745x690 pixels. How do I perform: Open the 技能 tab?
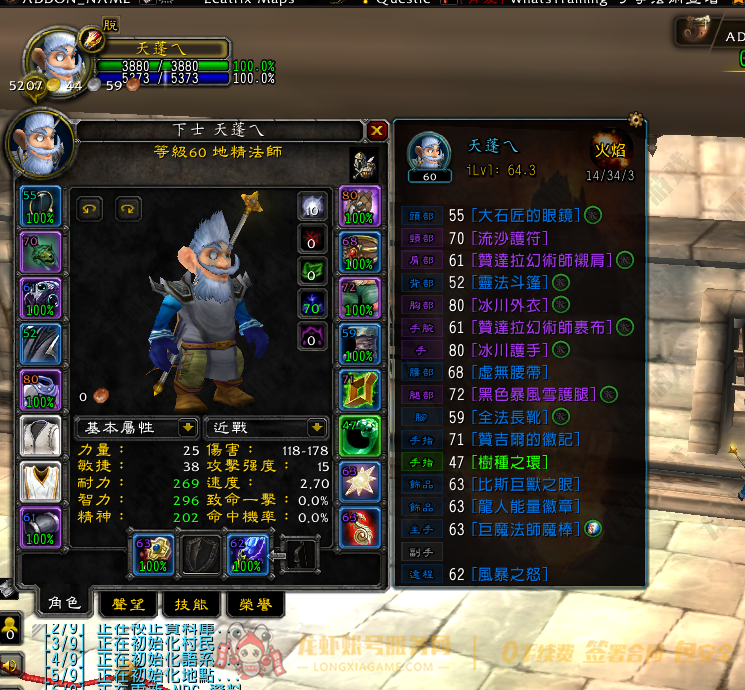point(191,605)
